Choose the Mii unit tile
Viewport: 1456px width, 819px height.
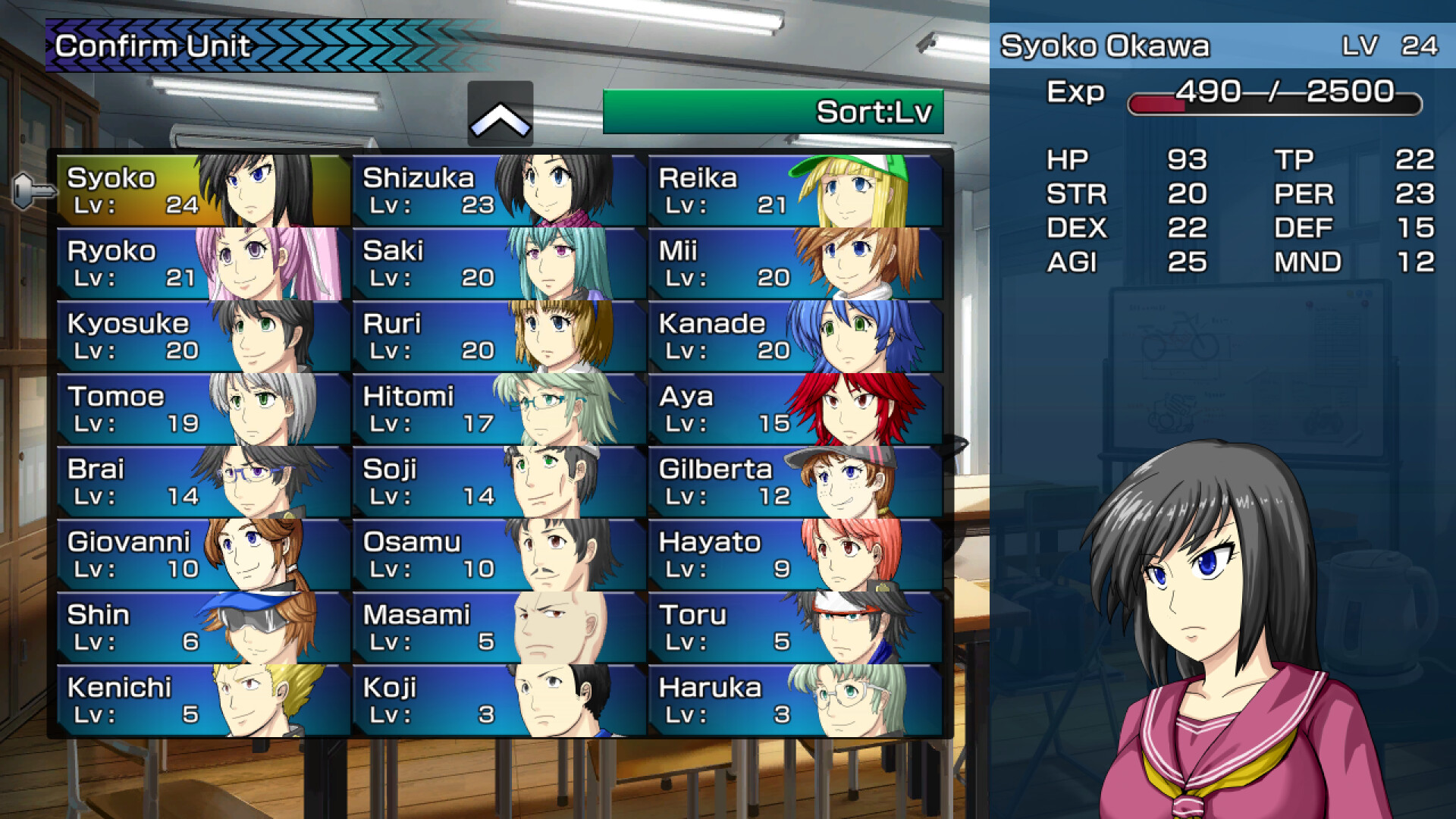click(795, 264)
